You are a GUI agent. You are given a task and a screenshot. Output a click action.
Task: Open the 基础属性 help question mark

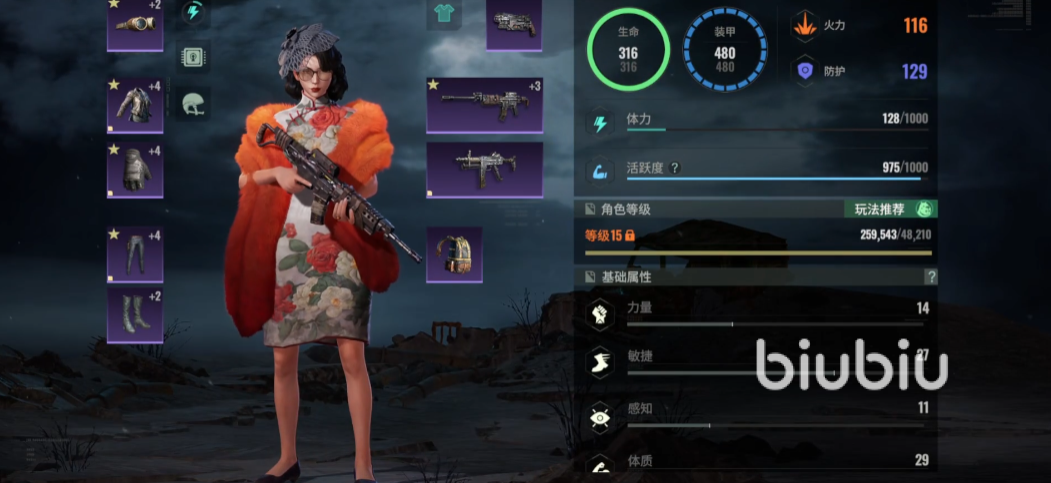click(x=931, y=276)
